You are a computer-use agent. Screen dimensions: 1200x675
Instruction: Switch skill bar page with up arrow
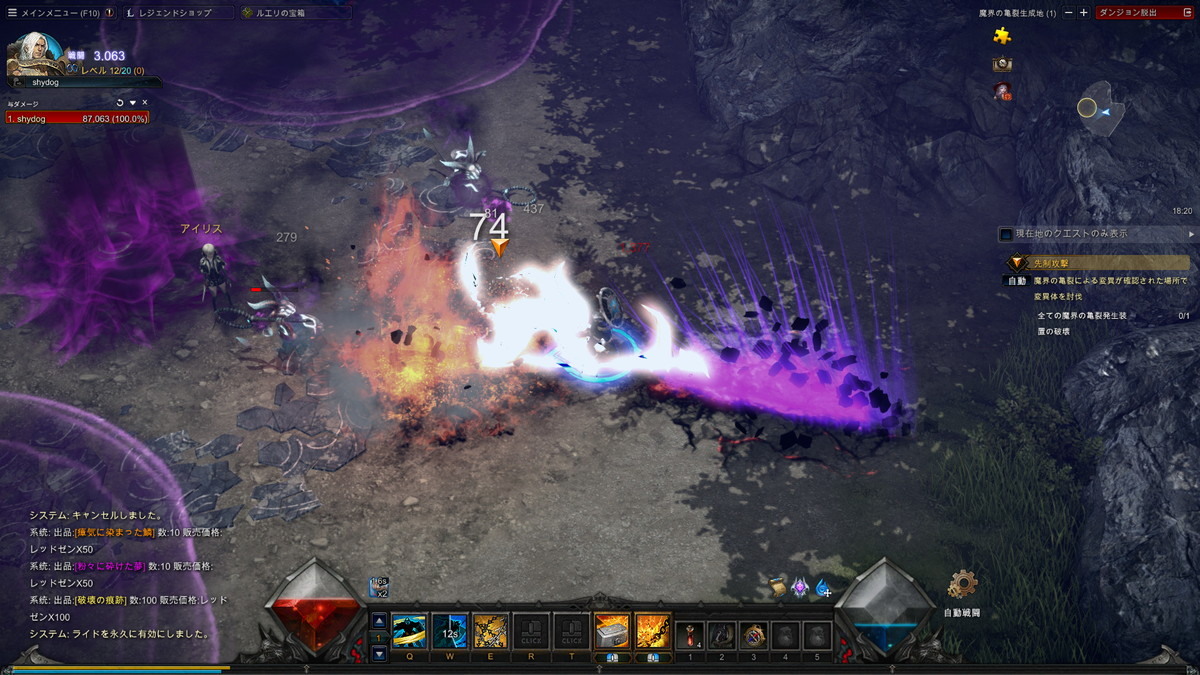click(379, 621)
